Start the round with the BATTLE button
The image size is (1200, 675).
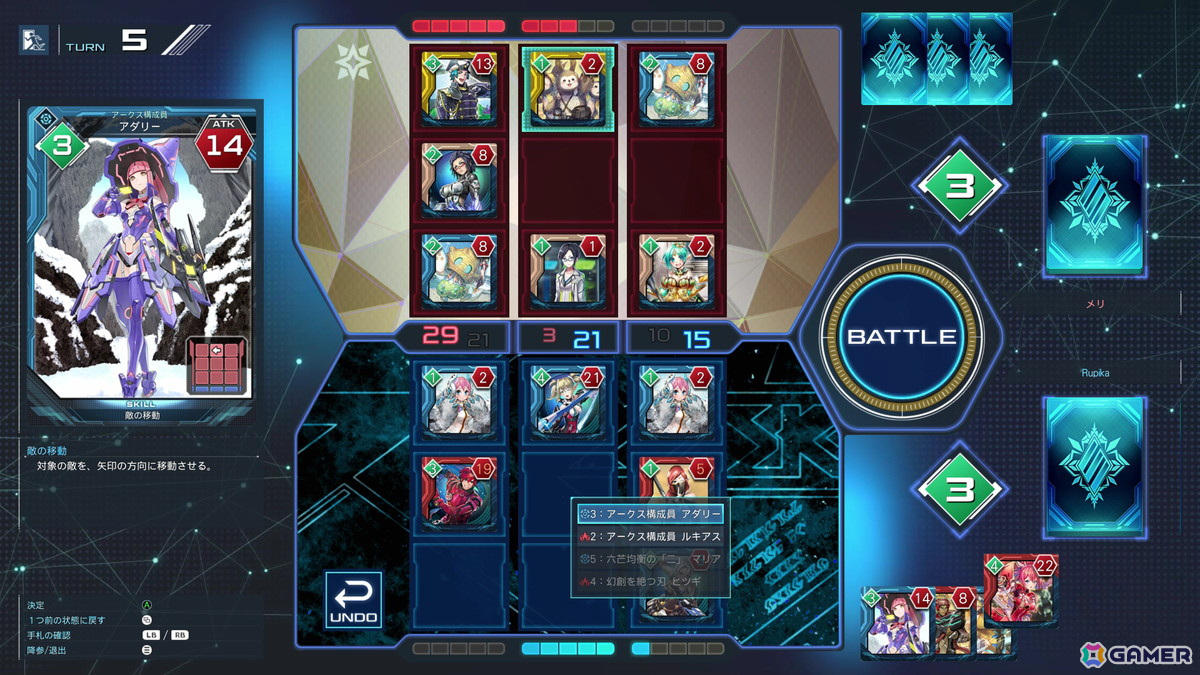pos(902,336)
